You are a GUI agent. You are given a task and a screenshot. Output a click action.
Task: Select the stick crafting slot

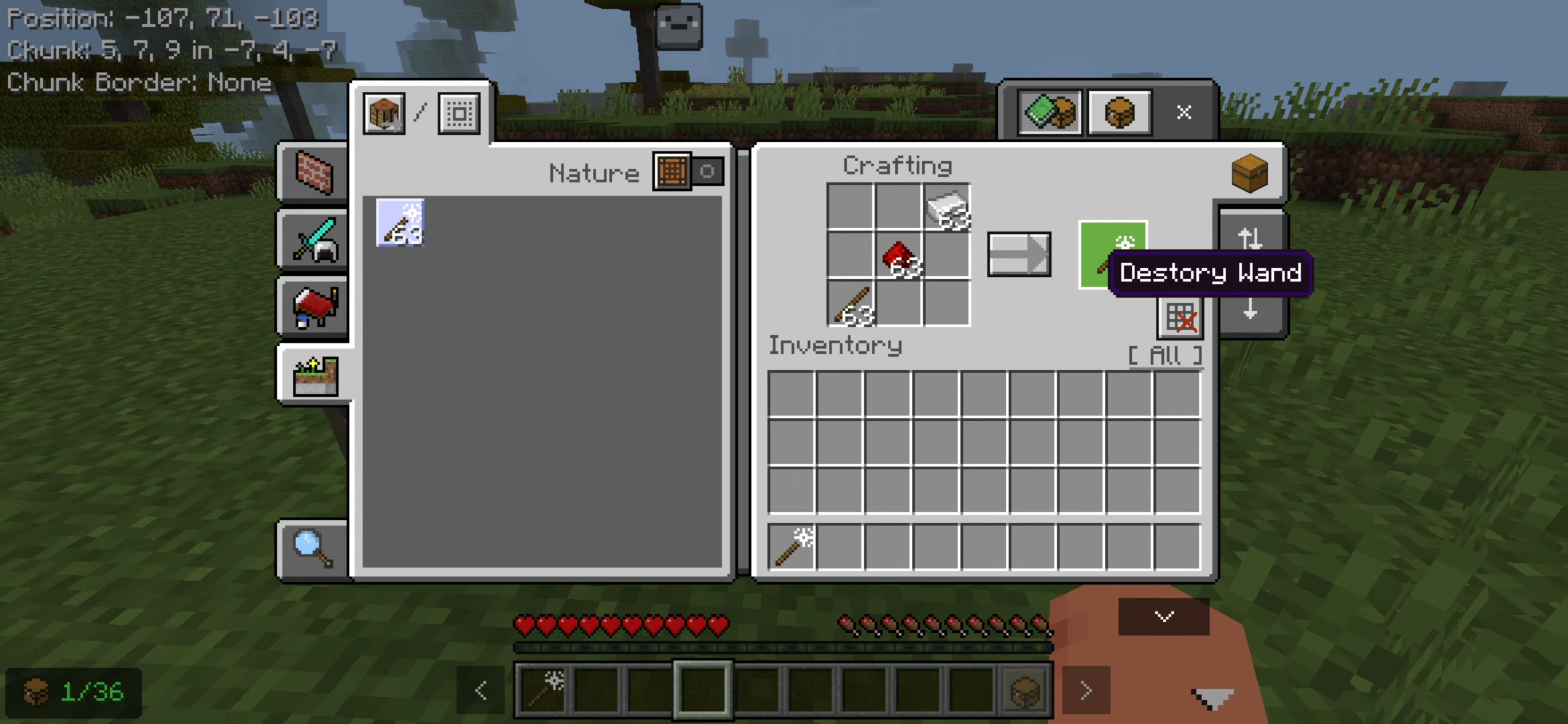(851, 304)
